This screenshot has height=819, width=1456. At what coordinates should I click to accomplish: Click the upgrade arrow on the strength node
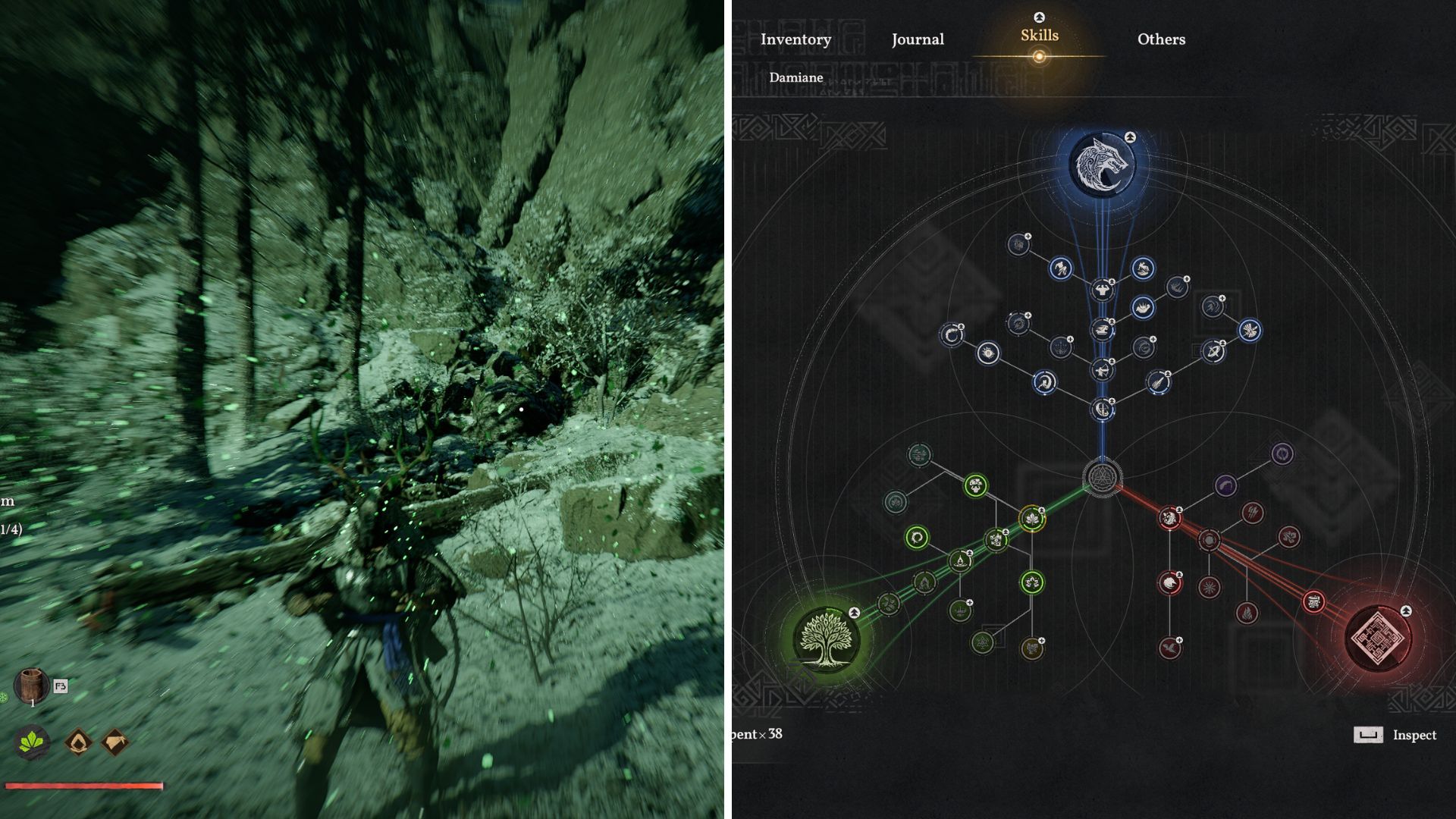tap(1112, 281)
